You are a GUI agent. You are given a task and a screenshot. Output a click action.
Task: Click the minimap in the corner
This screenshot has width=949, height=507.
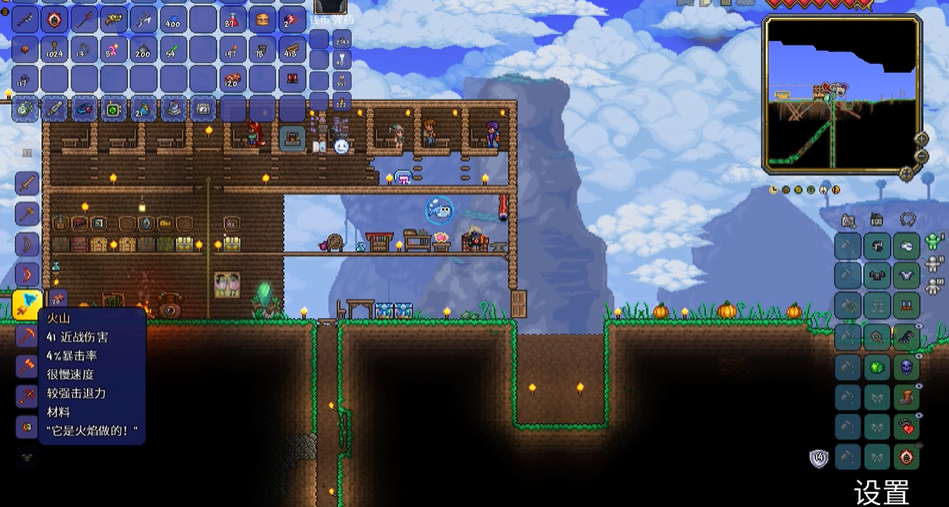841,93
